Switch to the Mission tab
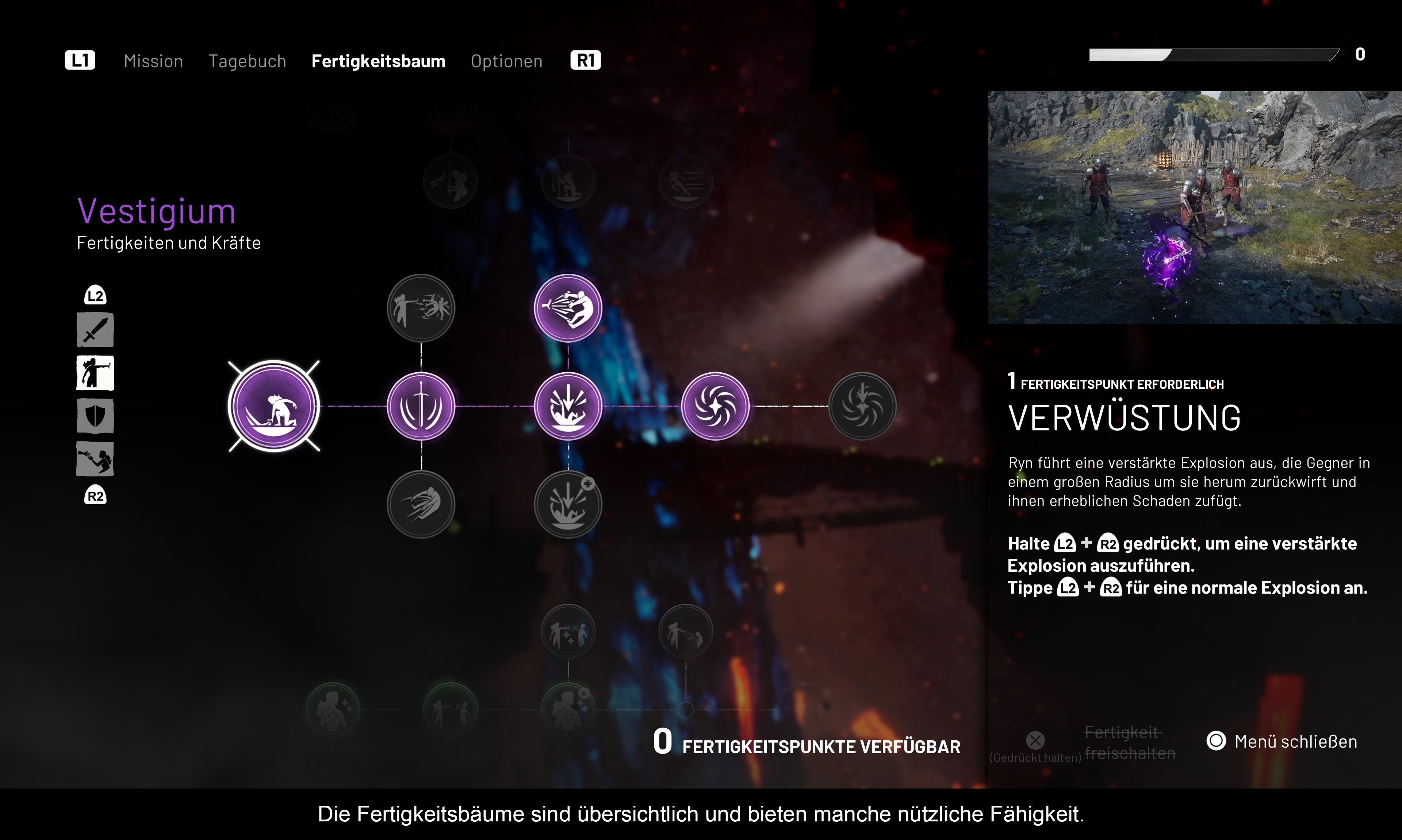Screen dimensions: 1402x840 coord(153,61)
